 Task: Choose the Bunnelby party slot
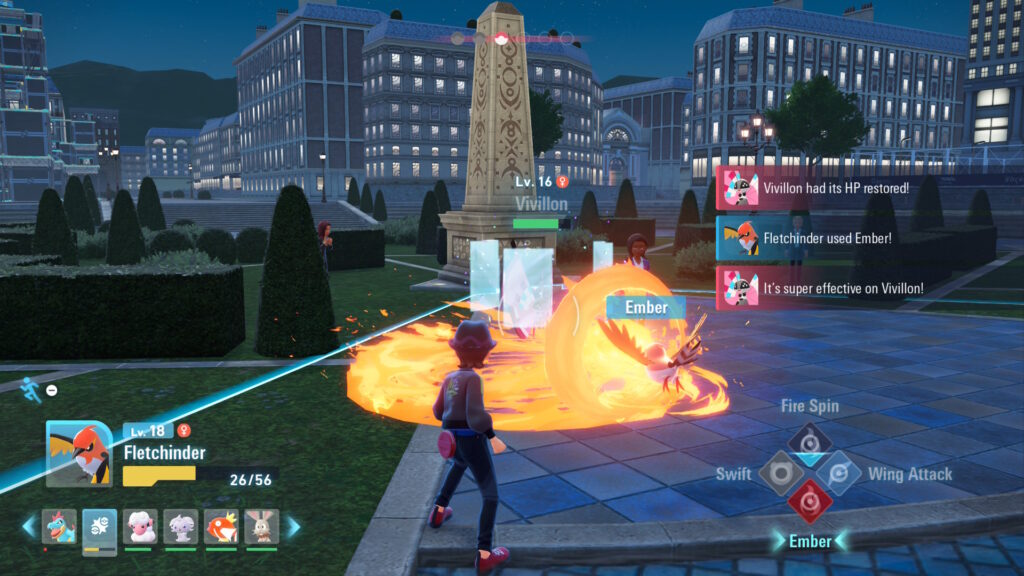pos(262,526)
